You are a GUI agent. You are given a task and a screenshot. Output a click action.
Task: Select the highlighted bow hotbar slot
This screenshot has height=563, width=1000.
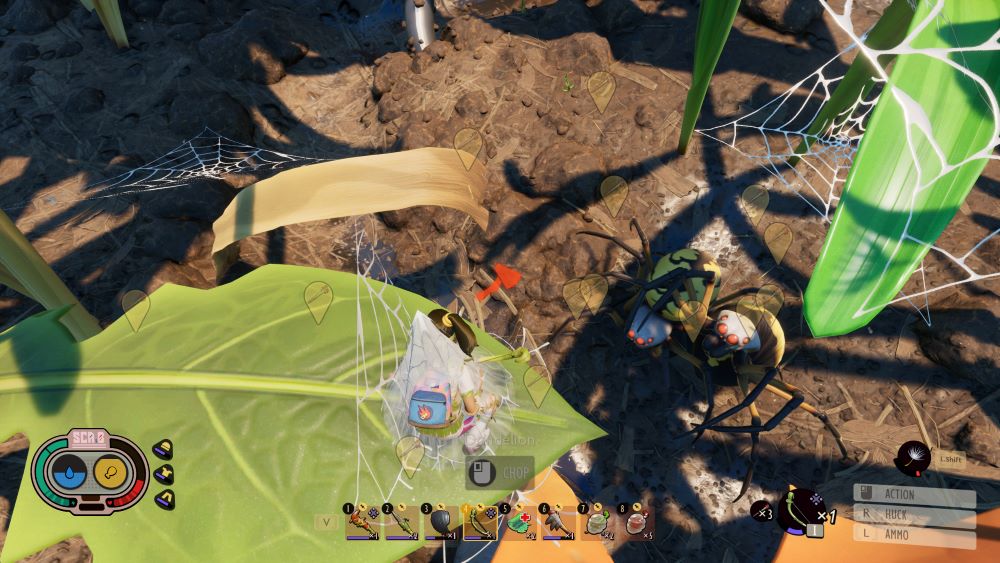tap(480, 521)
